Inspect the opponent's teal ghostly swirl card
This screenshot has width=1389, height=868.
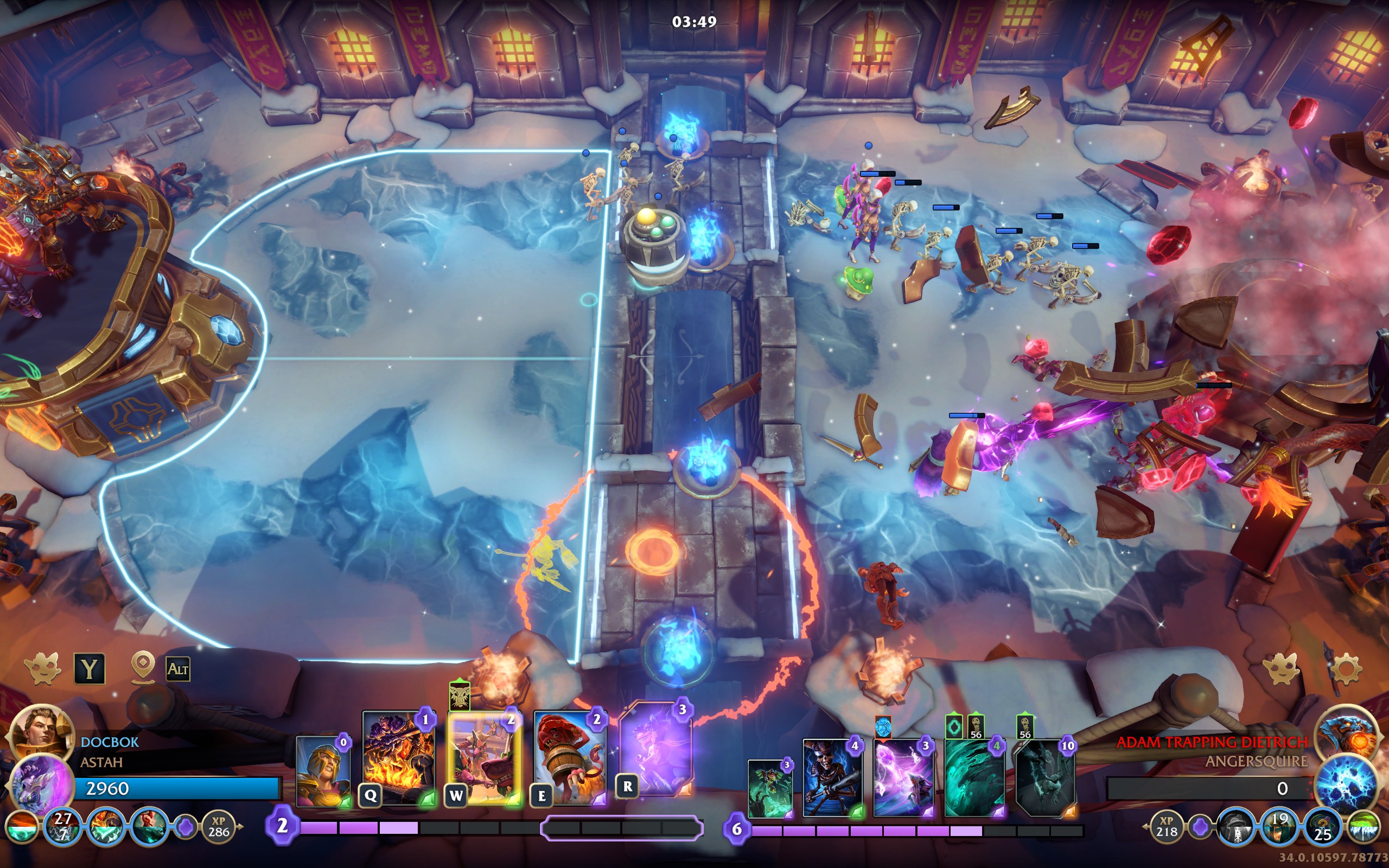click(x=973, y=778)
